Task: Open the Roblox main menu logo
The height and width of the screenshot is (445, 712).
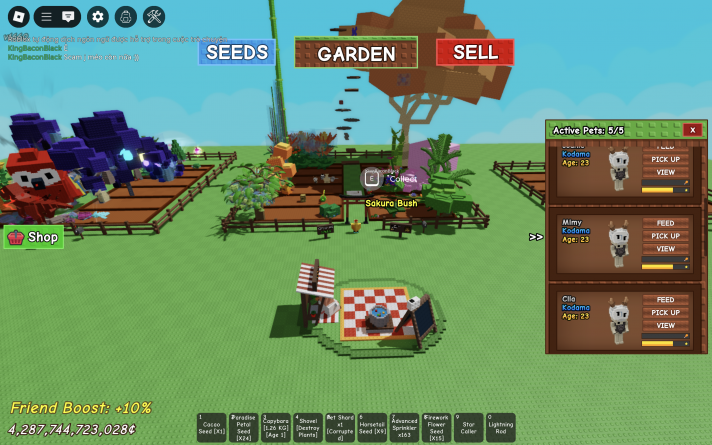Action: tap(17, 16)
